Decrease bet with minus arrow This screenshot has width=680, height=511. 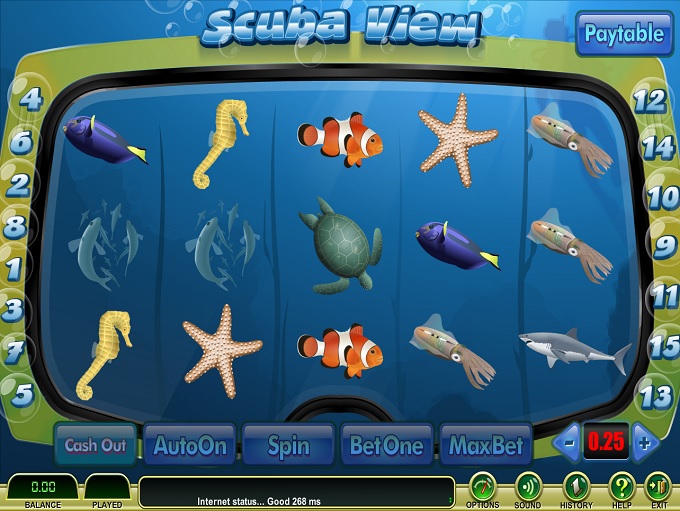568,442
